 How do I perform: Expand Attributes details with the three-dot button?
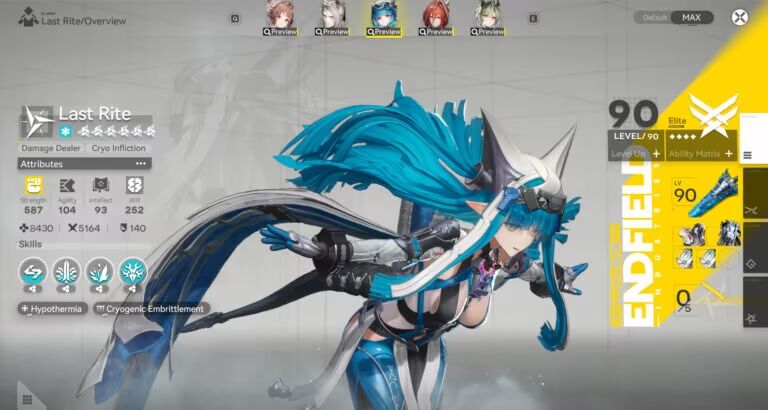[x=141, y=163]
